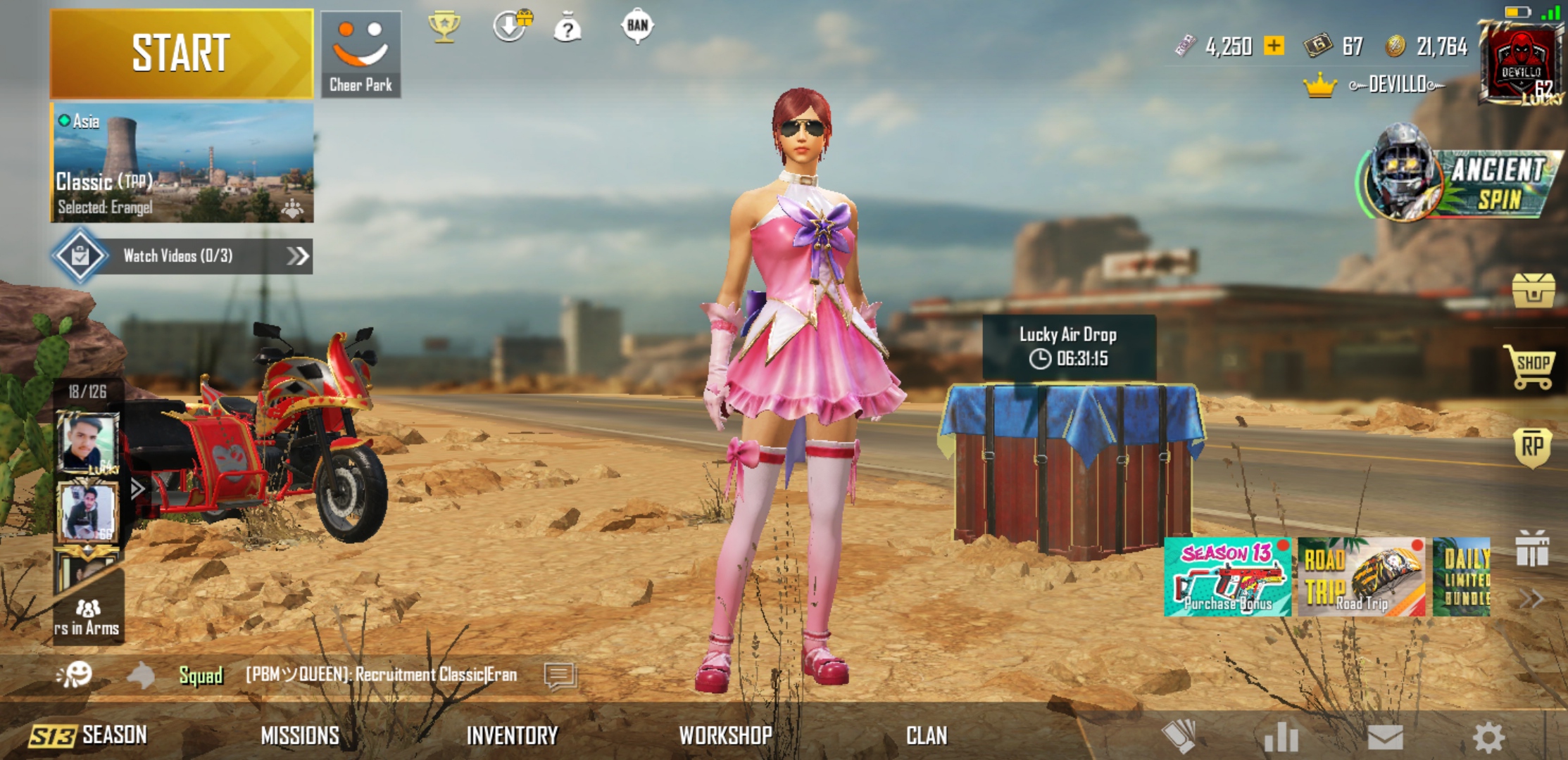Viewport: 1568px width, 760px height.
Task: Open the download rewards icon
Action: pyautogui.click(x=512, y=27)
